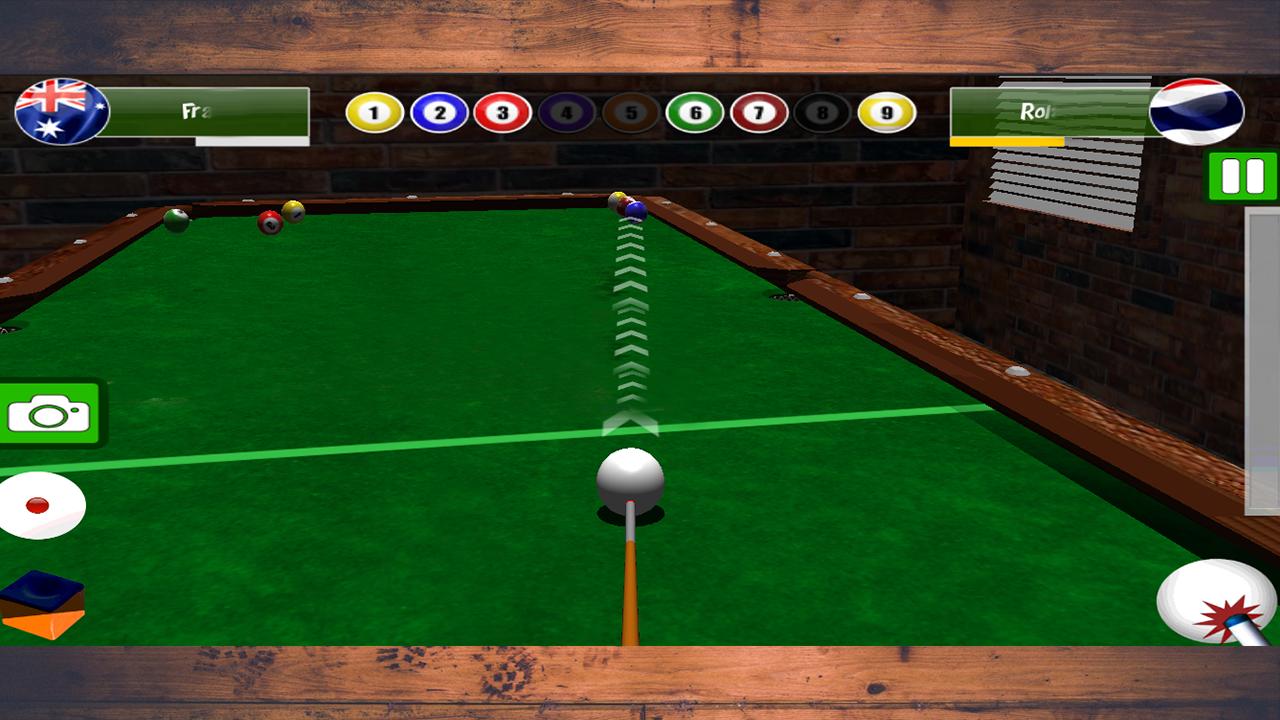Tap the maroon 7 ball icon
The image size is (1280, 720).
tap(760, 113)
